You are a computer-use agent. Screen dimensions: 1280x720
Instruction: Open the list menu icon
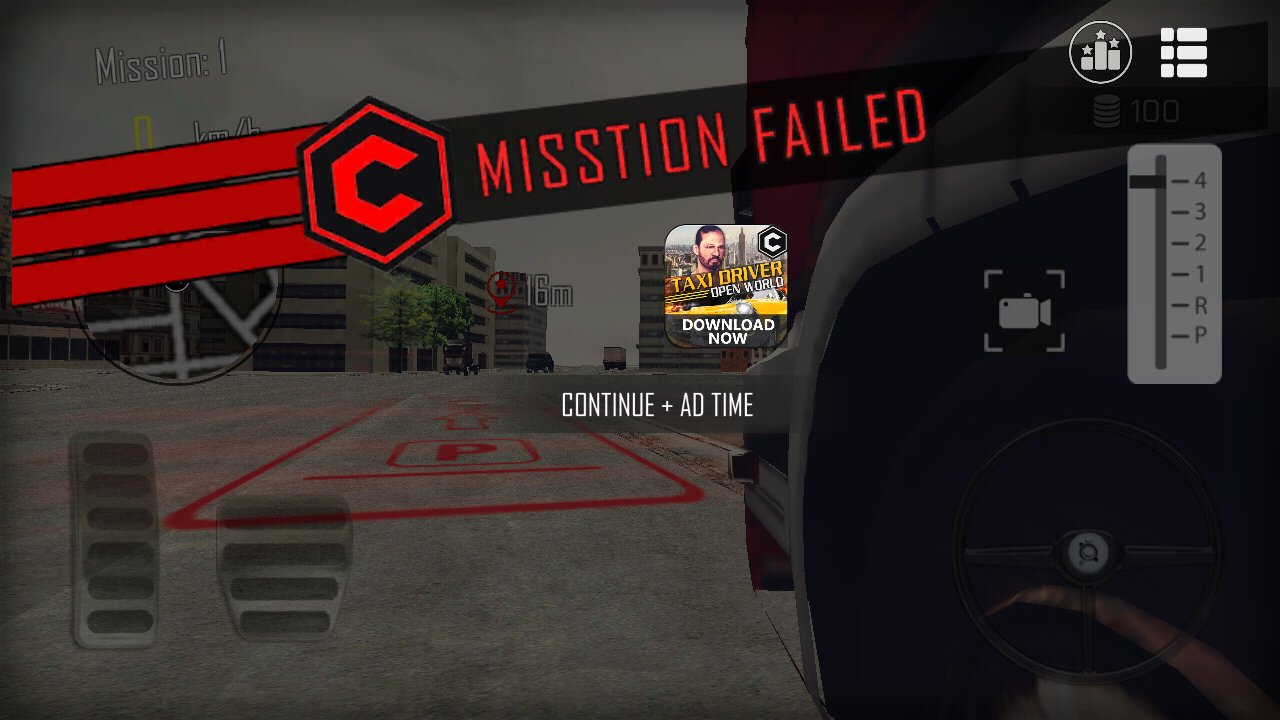[x=1184, y=52]
